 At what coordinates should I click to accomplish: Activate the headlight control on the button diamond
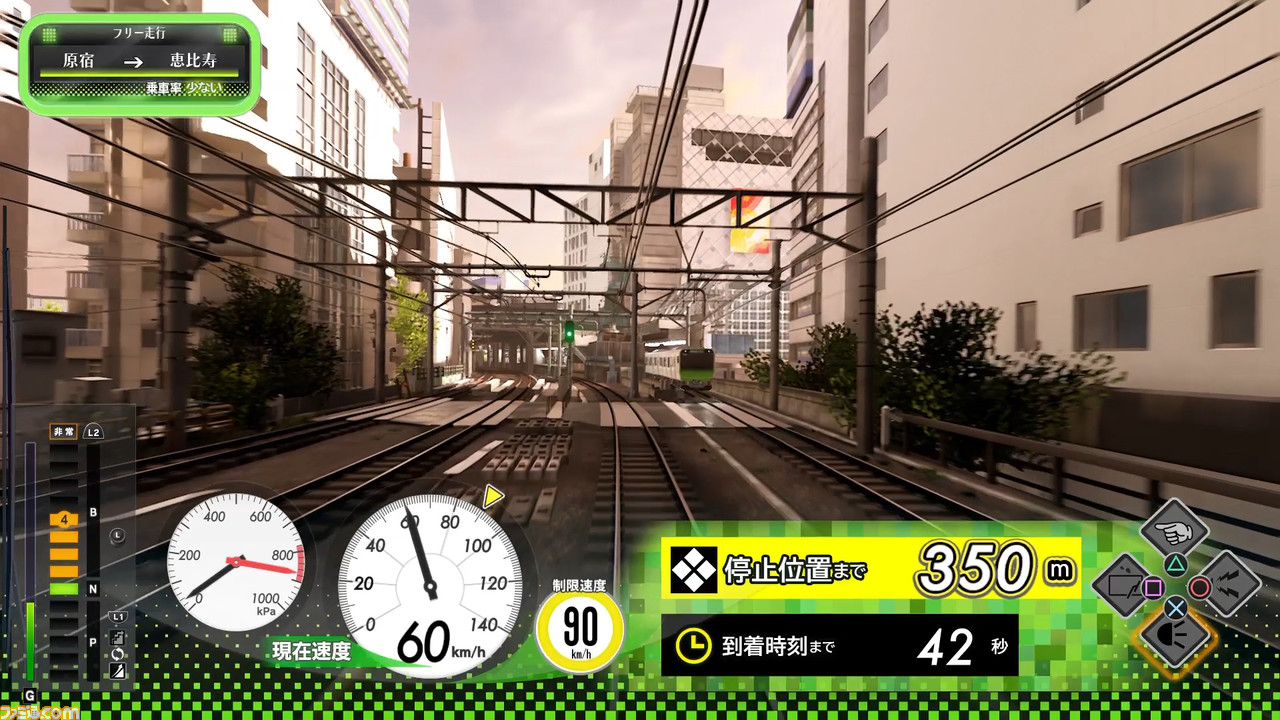tap(1174, 638)
